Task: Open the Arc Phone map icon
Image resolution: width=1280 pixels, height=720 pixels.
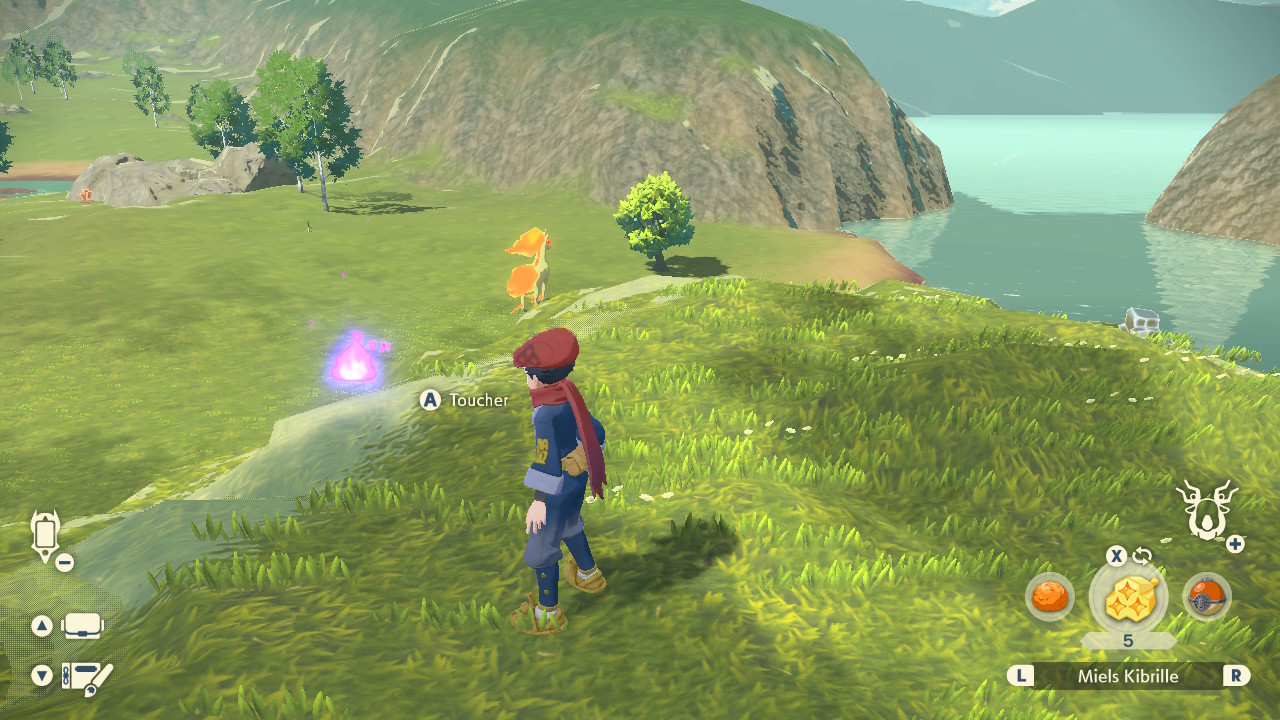Action: (x=45, y=535)
